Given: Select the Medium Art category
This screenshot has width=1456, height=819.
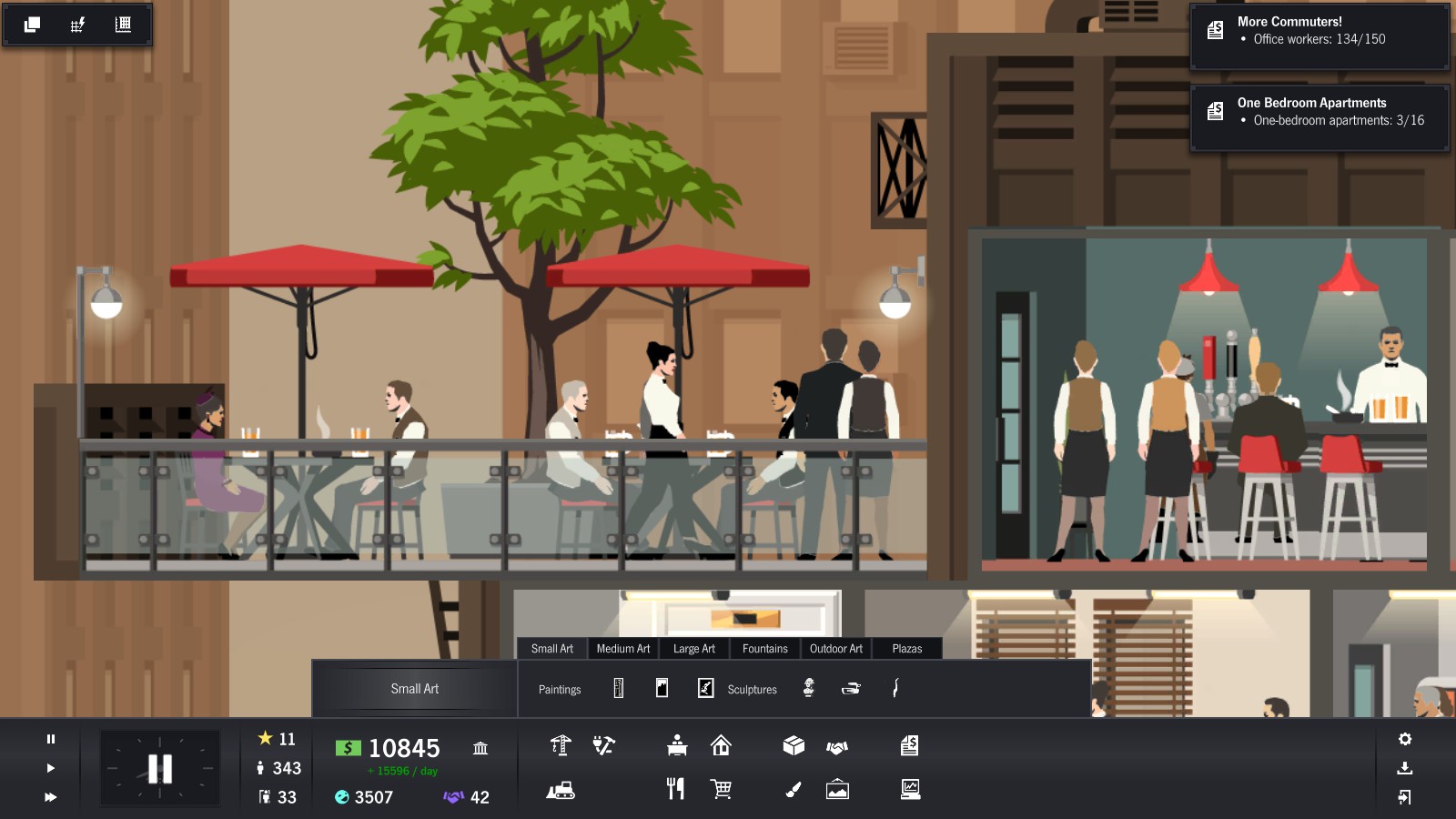Looking at the screenshot, I should [x=622, y=649].
